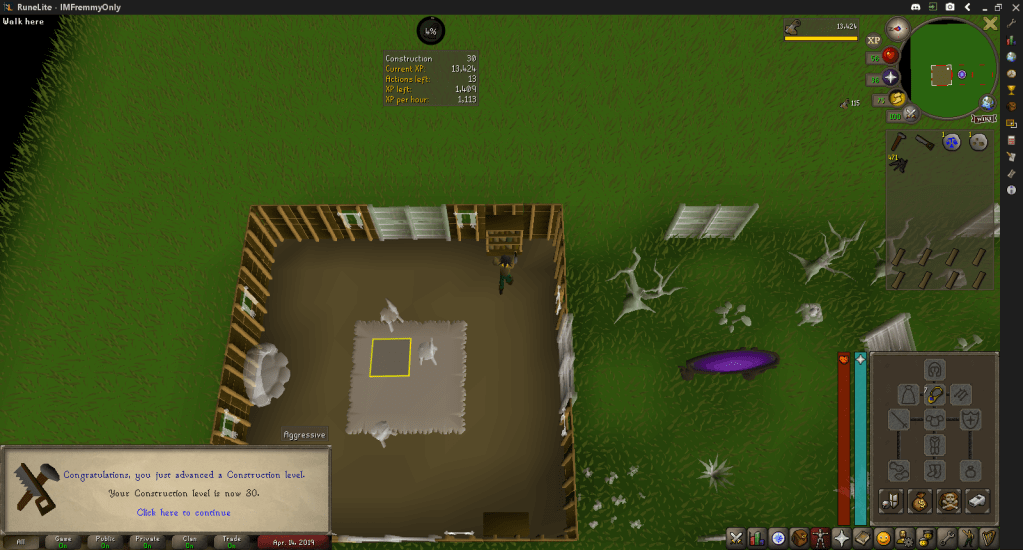The height and width of the screenshot is (550, 1023).
Task: Take a screenshot with the RuneLite camera button
Action: pos(949,7)
